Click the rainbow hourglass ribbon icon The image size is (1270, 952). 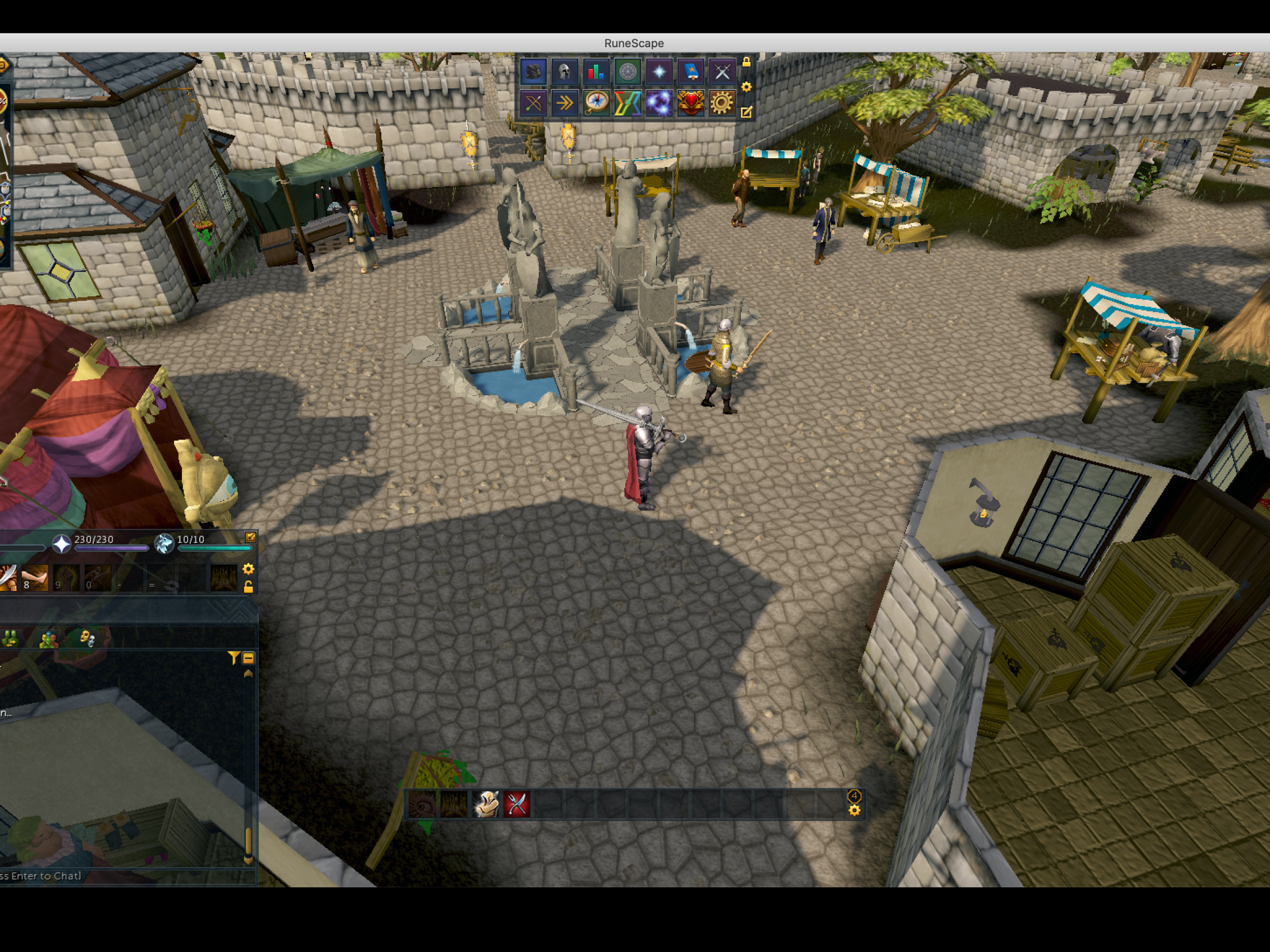pyautogui.click(x=628, y=104)
